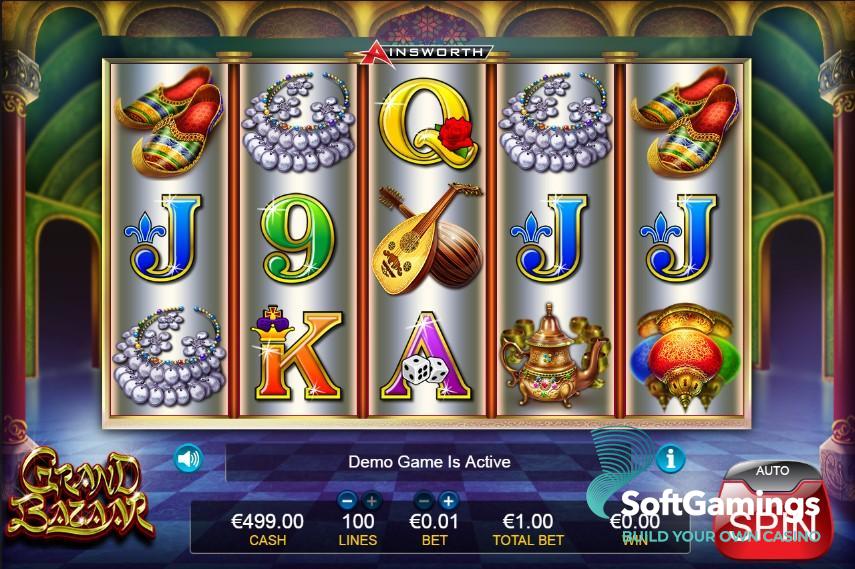The width and height of the screenshot is (855, 569).
Task: Activate the AUTO spin button
Action: (x=771, y=470)
